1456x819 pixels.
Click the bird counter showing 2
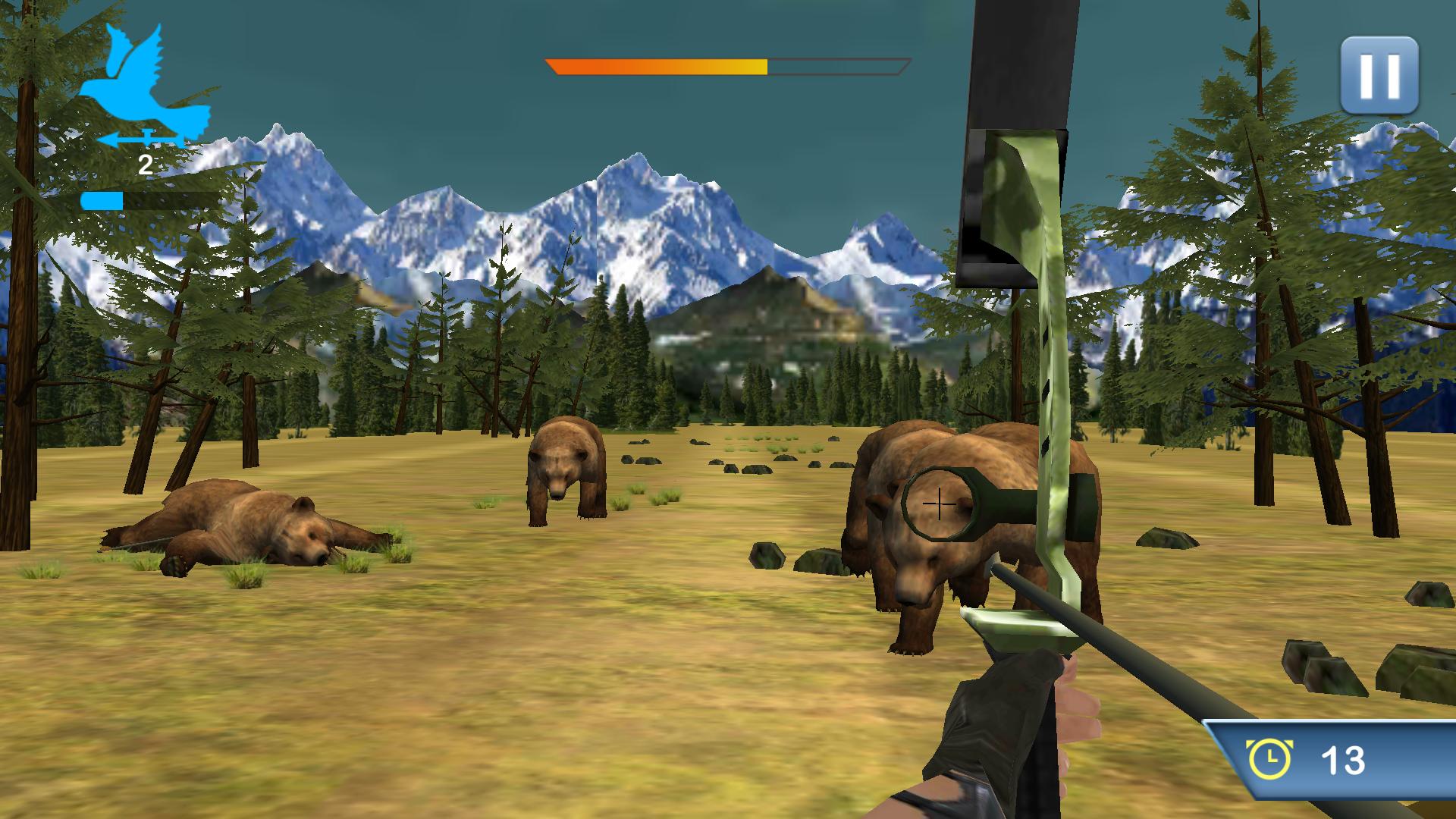144,162
